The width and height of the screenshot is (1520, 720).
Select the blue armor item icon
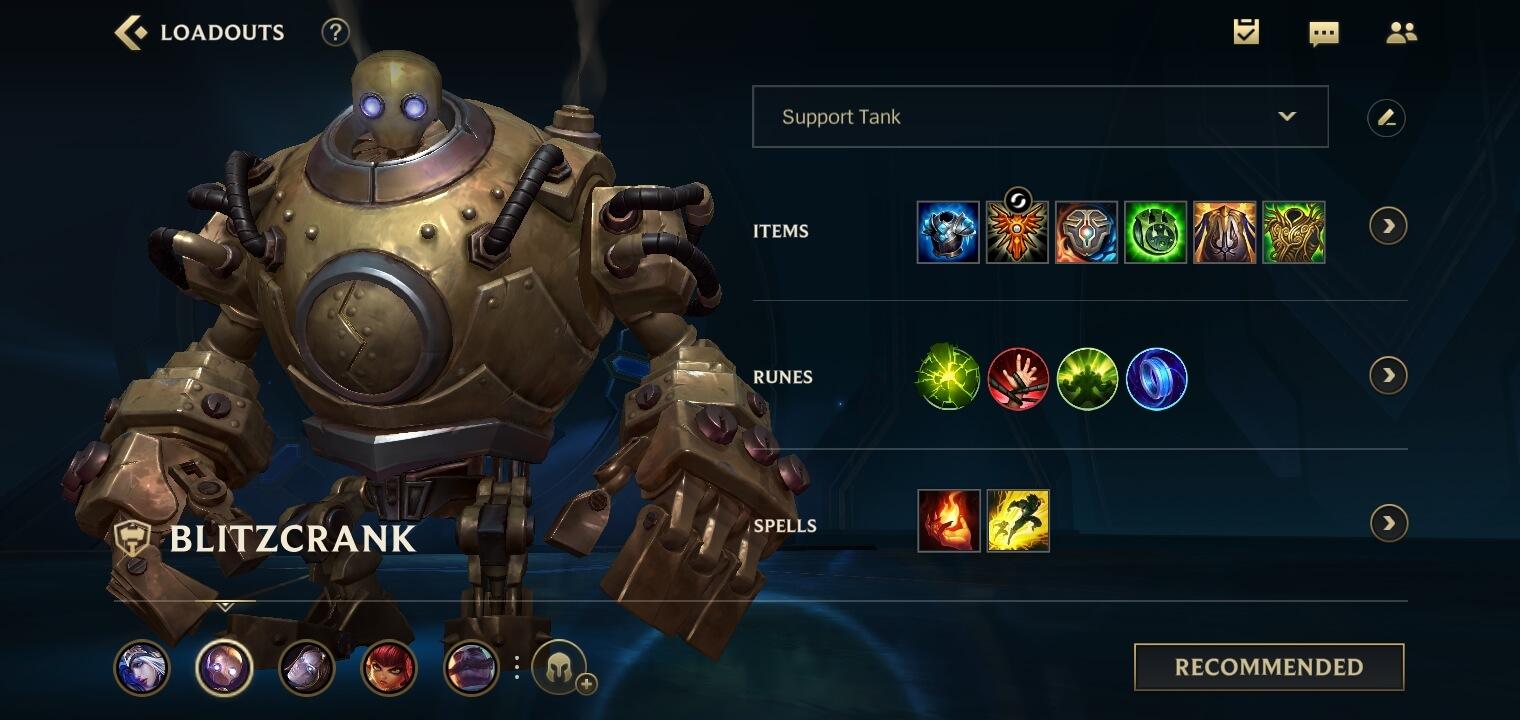point(948,232)
